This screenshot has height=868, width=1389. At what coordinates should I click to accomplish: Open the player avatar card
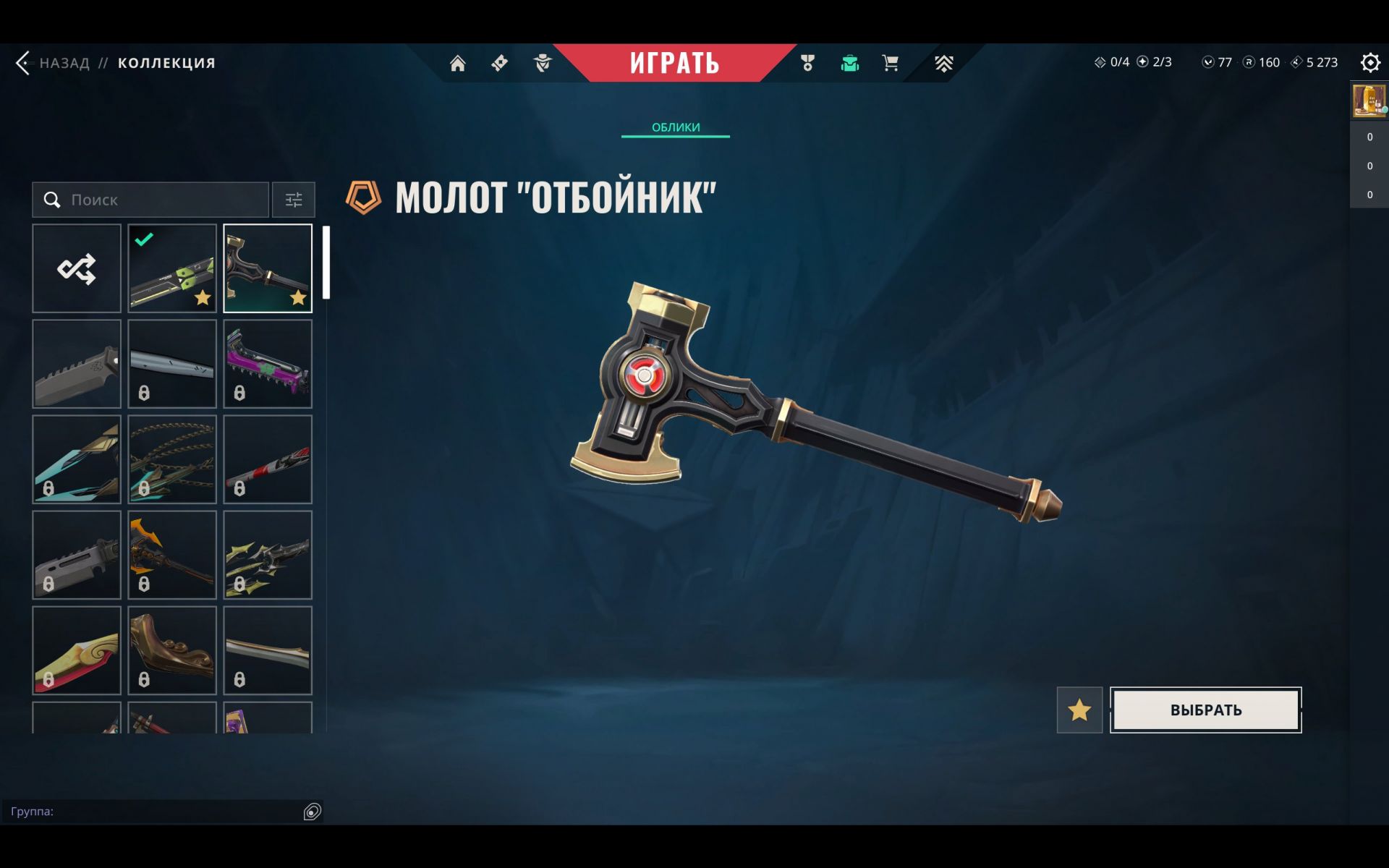1369,100
